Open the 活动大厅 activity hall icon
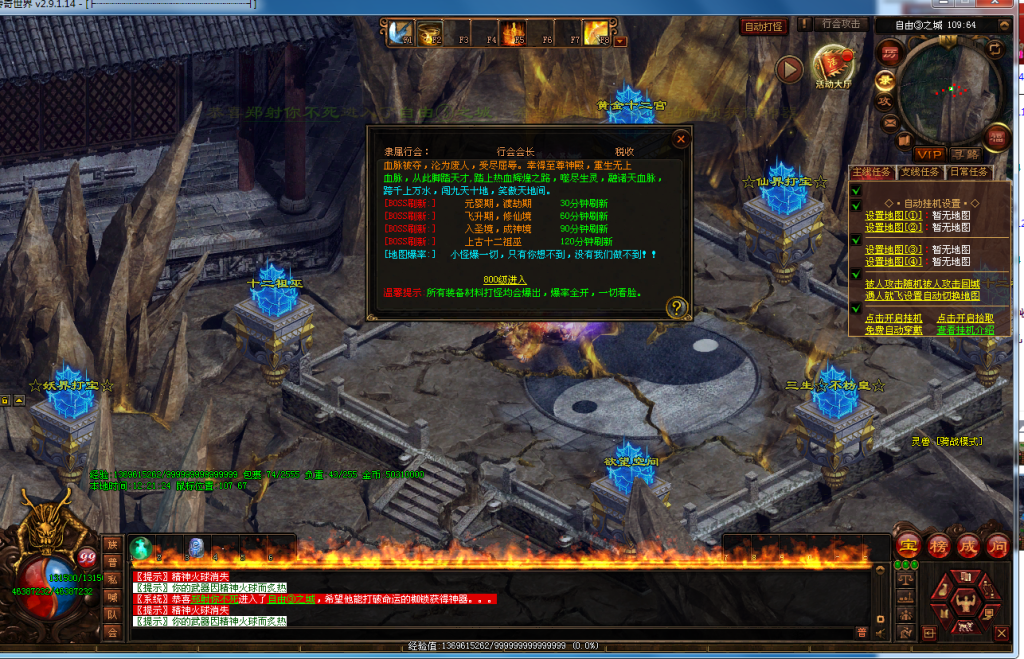 tap(832, 67)
